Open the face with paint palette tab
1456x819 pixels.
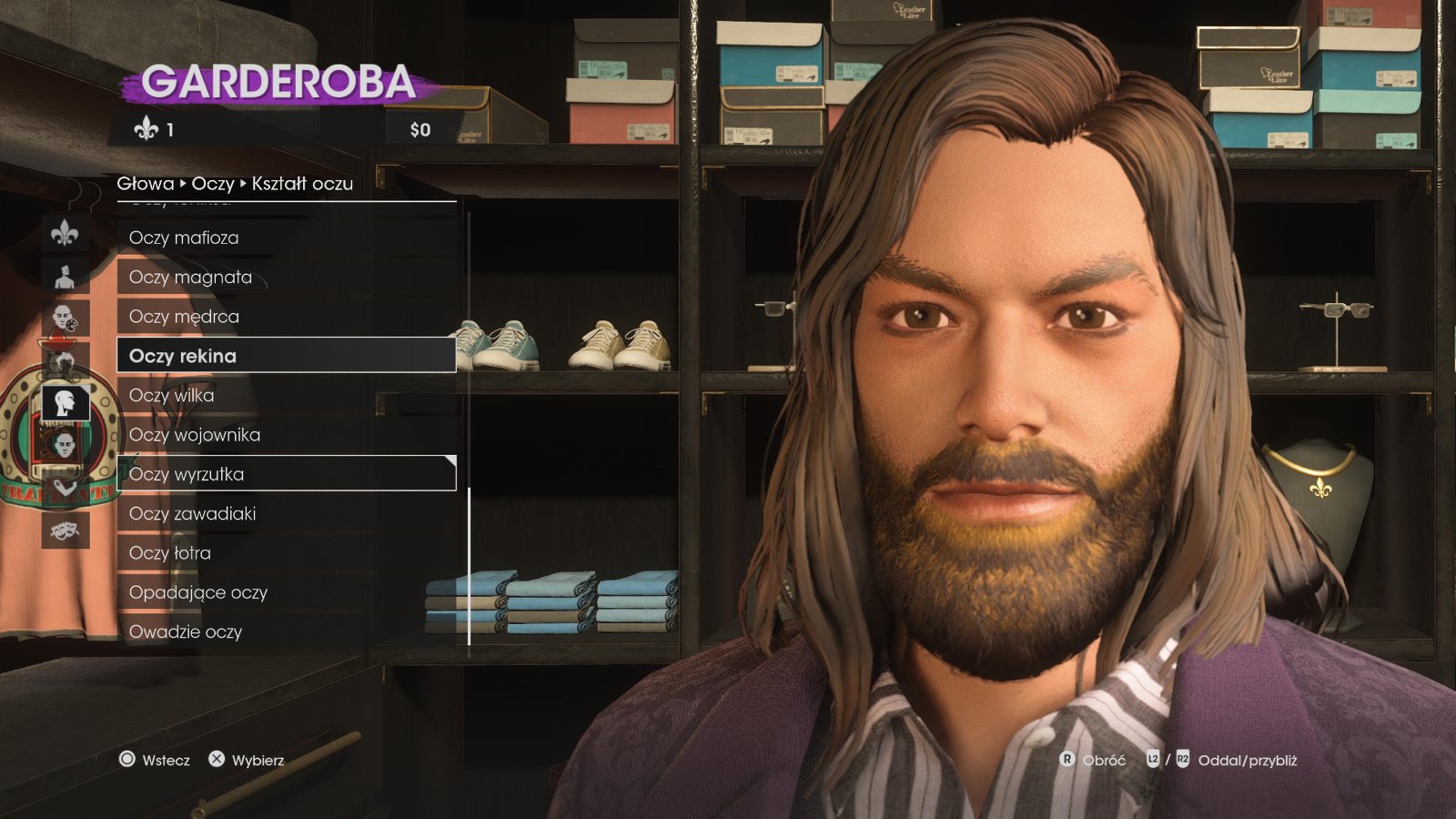click(x=65, y=318)
